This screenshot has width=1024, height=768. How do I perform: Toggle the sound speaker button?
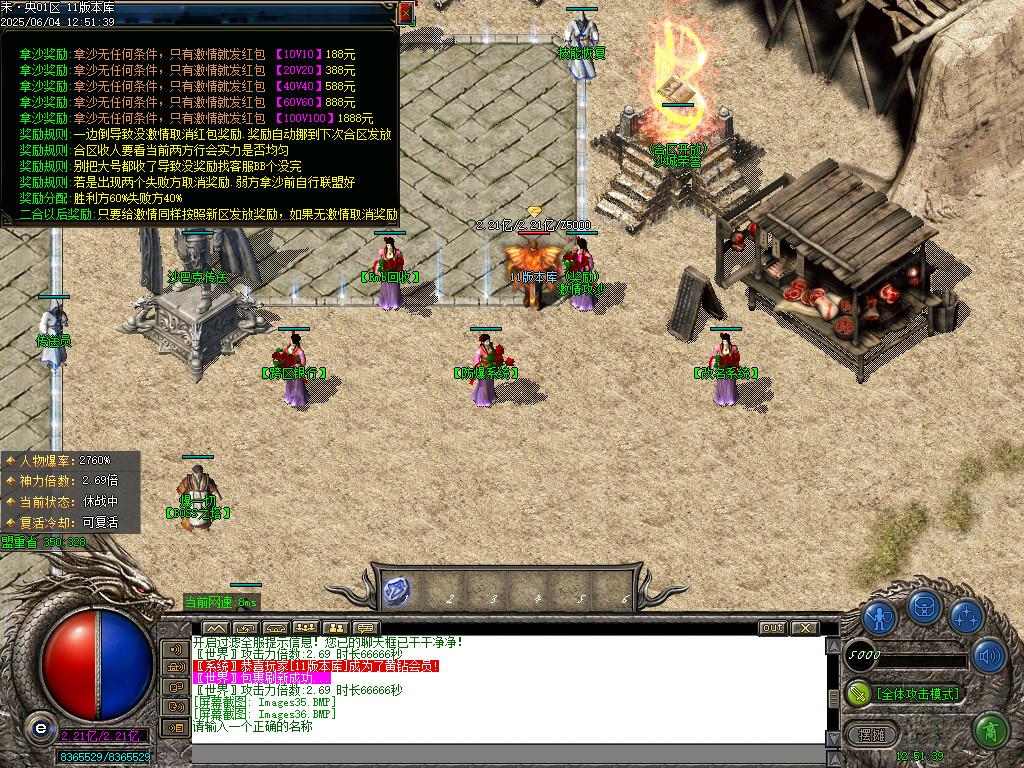pyautogui.click(x=988, y=656)
